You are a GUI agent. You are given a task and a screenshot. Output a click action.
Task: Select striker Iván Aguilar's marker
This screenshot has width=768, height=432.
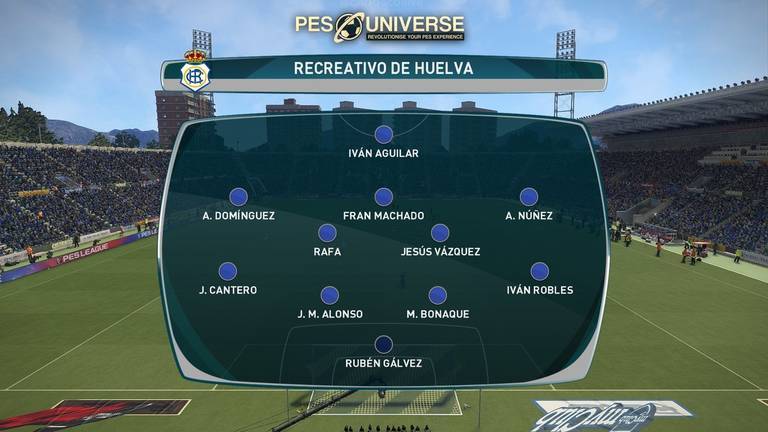pos(384,134)
